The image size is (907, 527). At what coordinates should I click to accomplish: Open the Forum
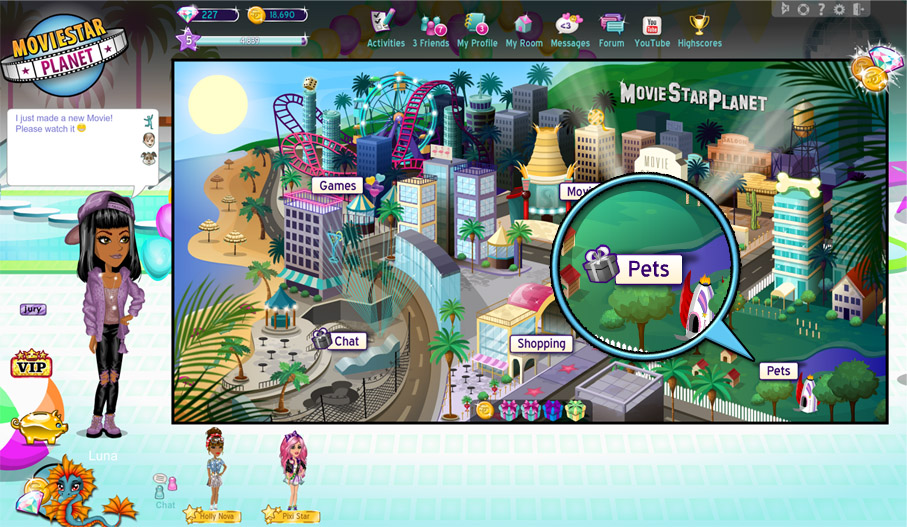(x=611, y=28)
